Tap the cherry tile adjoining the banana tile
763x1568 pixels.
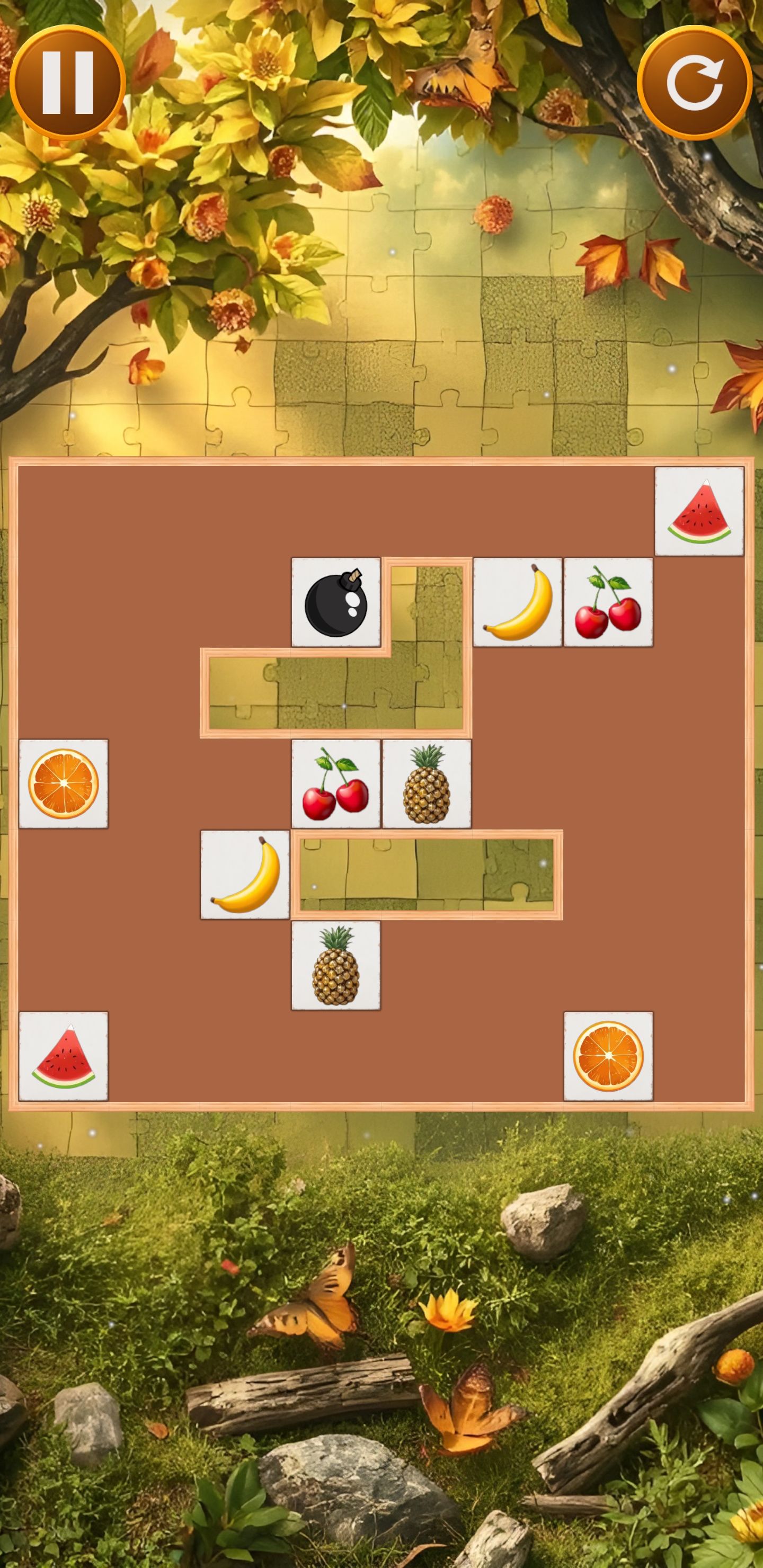(608, 602)
